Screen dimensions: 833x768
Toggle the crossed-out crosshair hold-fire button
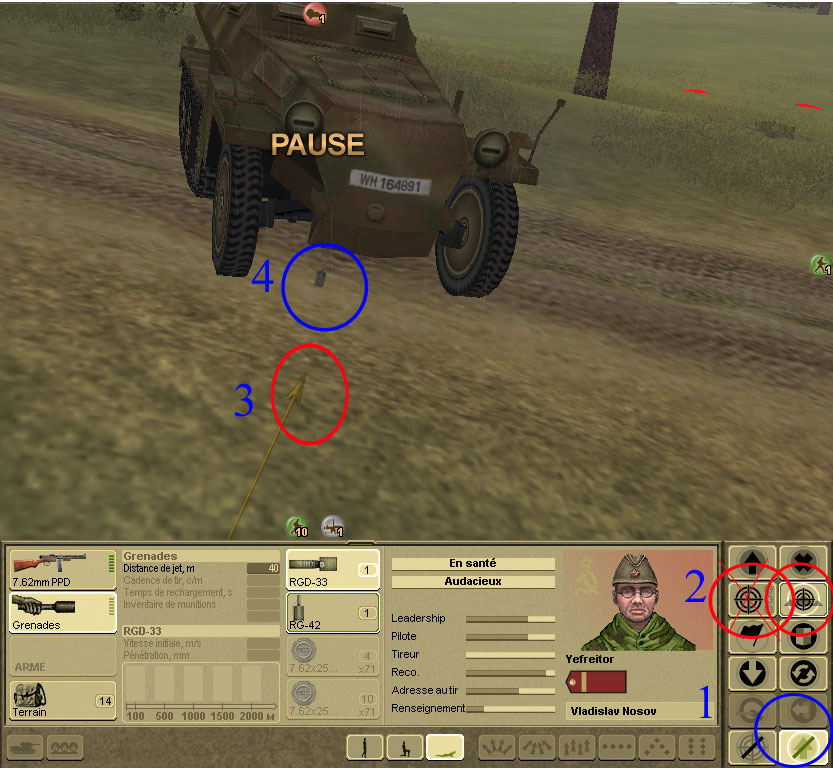[750, 745]
